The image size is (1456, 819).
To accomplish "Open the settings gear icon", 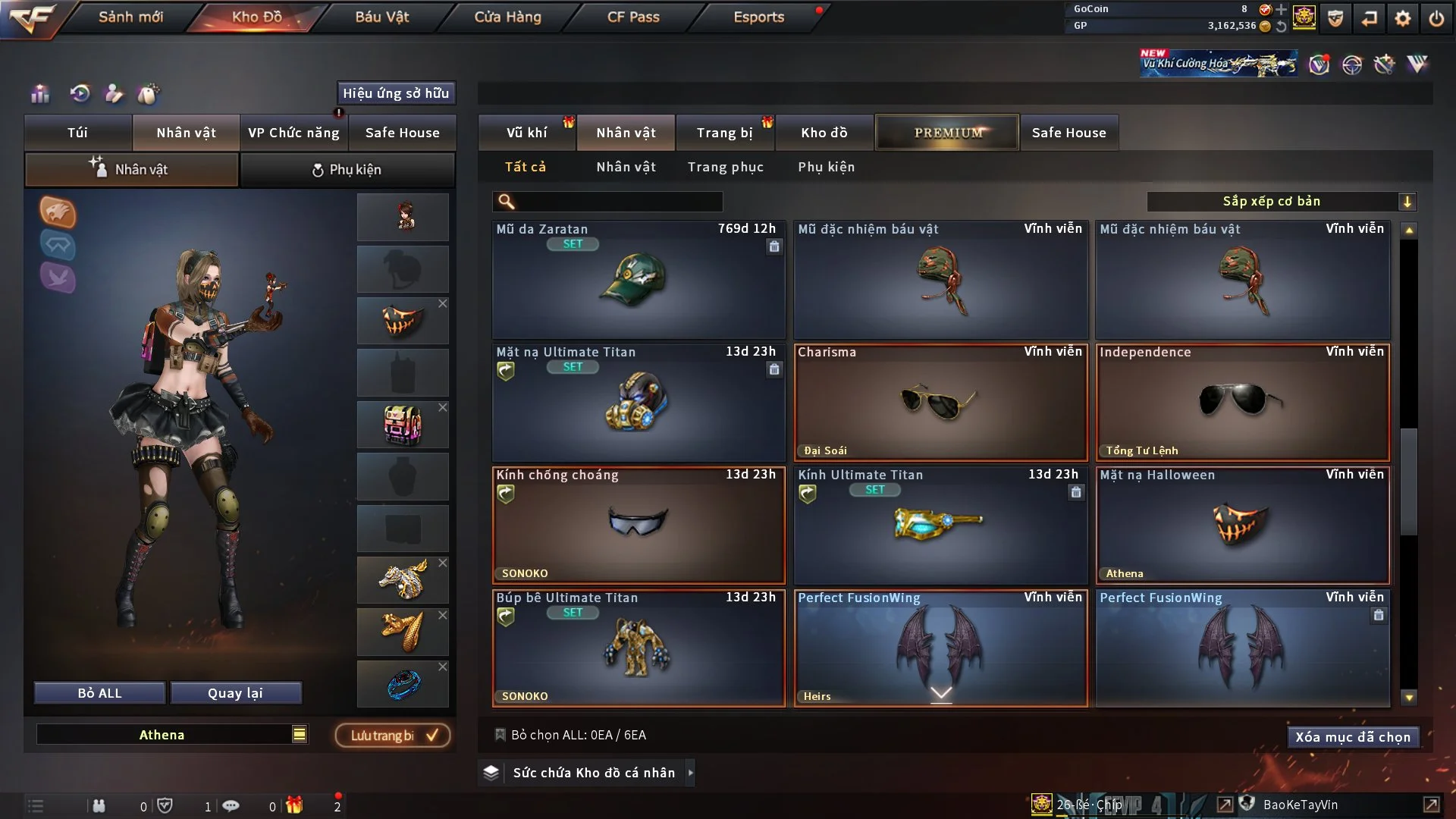I will tap(1402, 17).
